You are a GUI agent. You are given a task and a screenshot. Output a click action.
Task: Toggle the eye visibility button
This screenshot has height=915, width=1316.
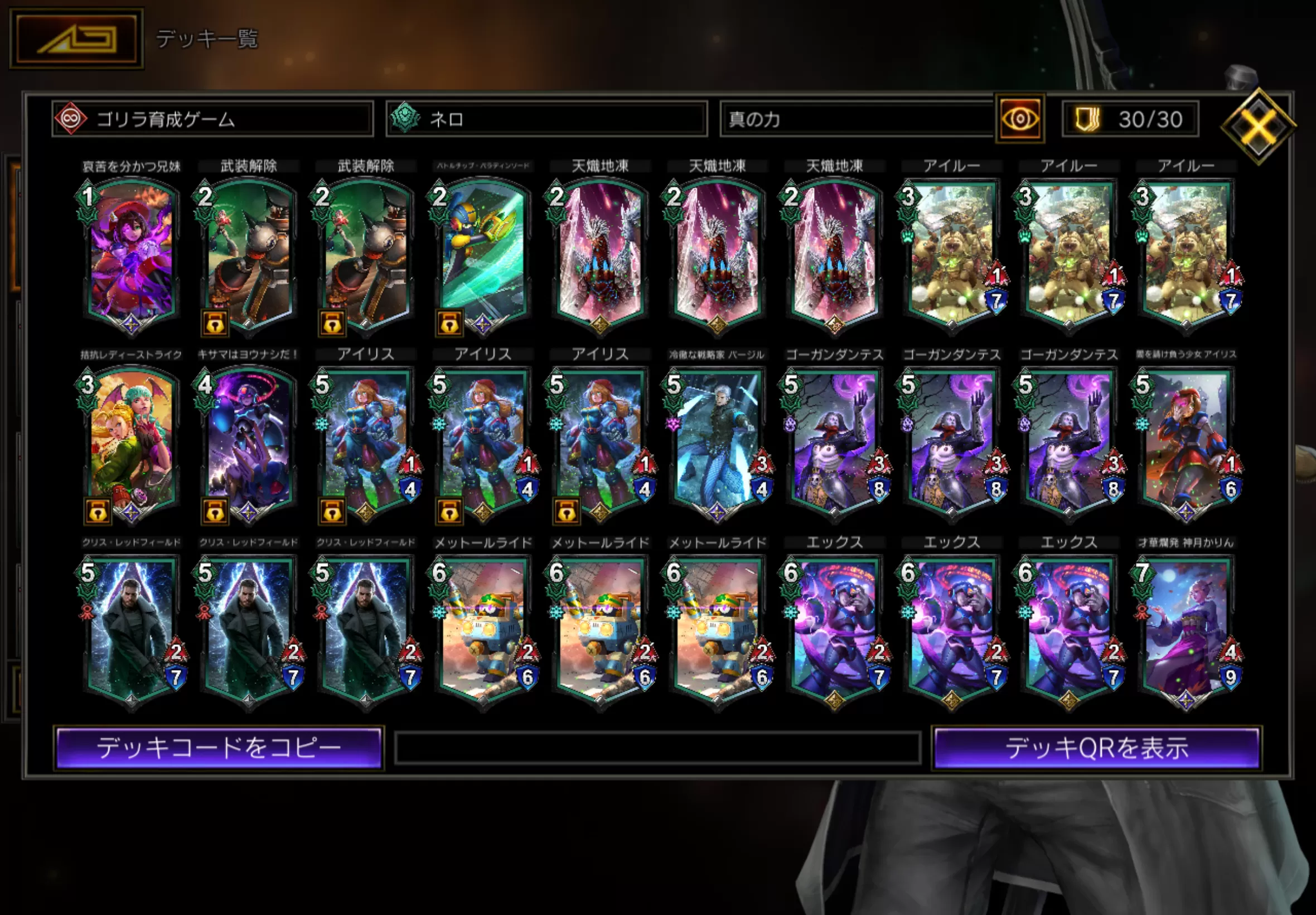click(1020, 119)
